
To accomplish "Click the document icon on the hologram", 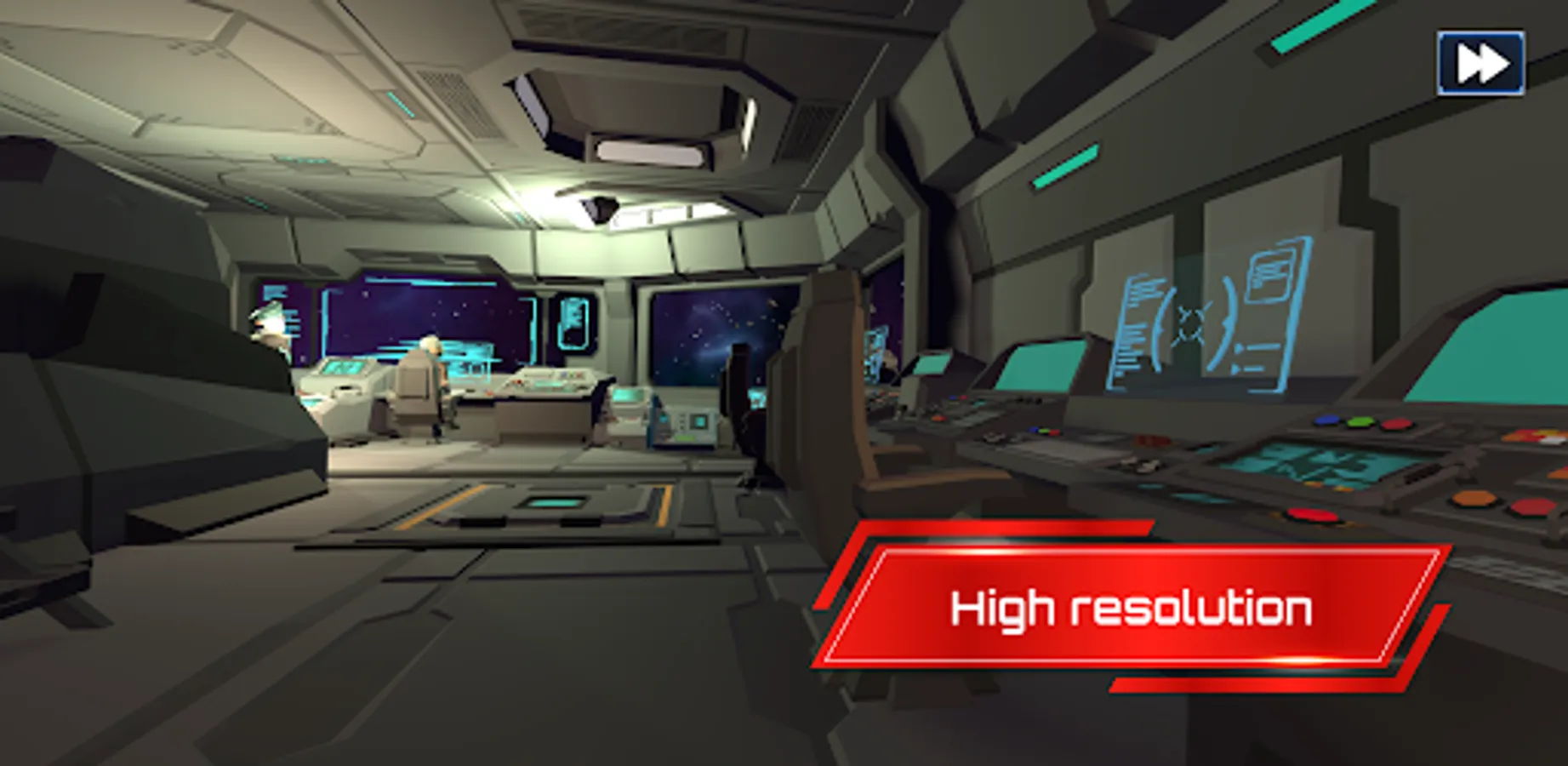I will 1269,275.
